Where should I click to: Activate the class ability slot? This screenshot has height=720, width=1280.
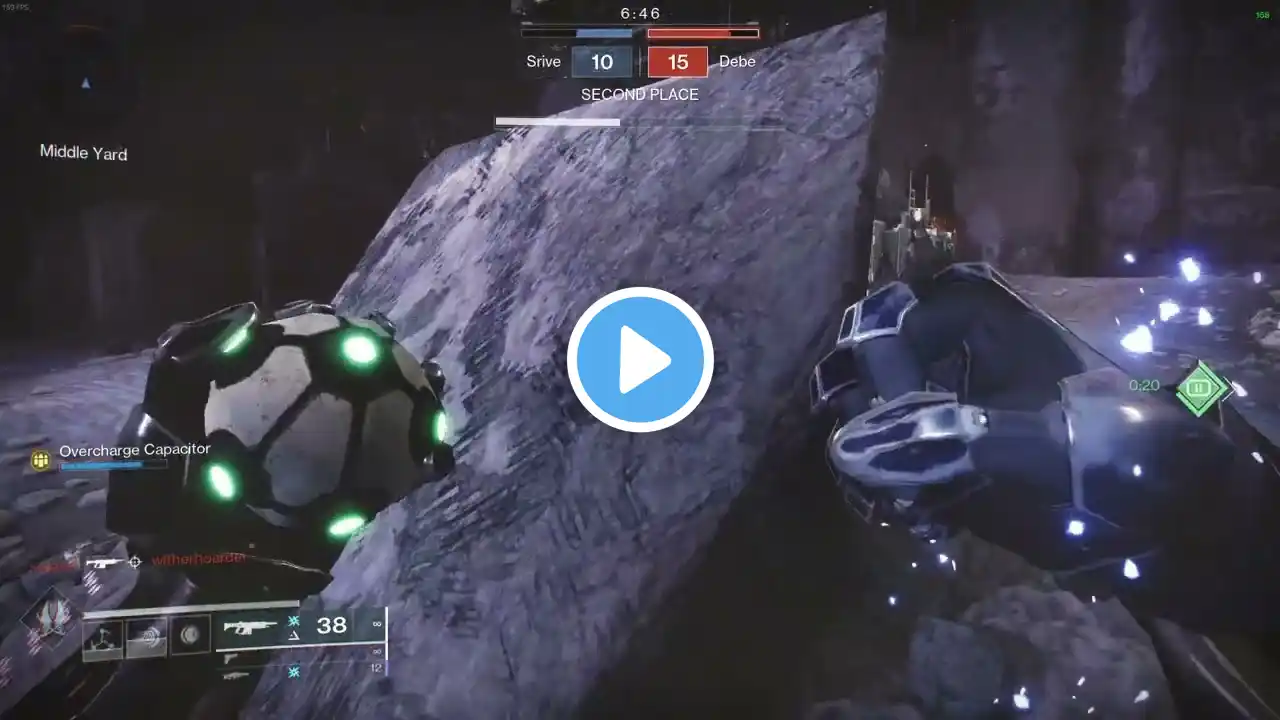(x=190, y=636)
